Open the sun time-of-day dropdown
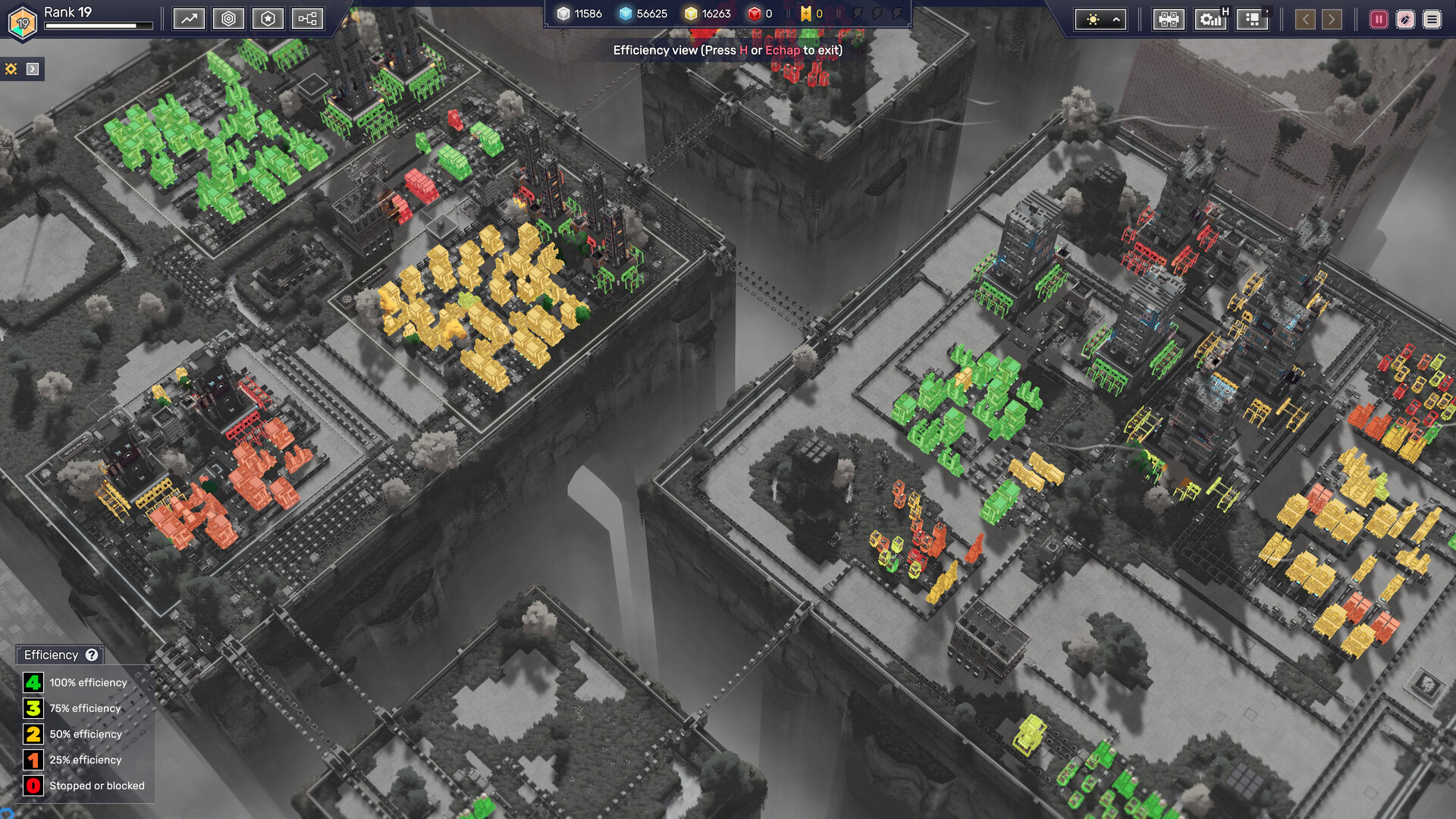This screenshot has height=819, width=1456. [1101, 20]
